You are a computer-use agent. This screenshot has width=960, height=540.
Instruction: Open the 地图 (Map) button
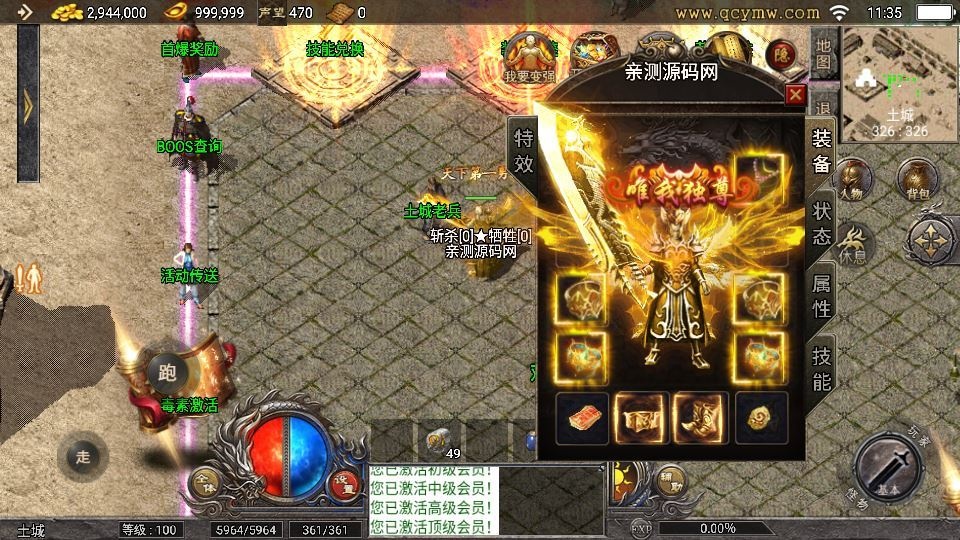[822, 54]
